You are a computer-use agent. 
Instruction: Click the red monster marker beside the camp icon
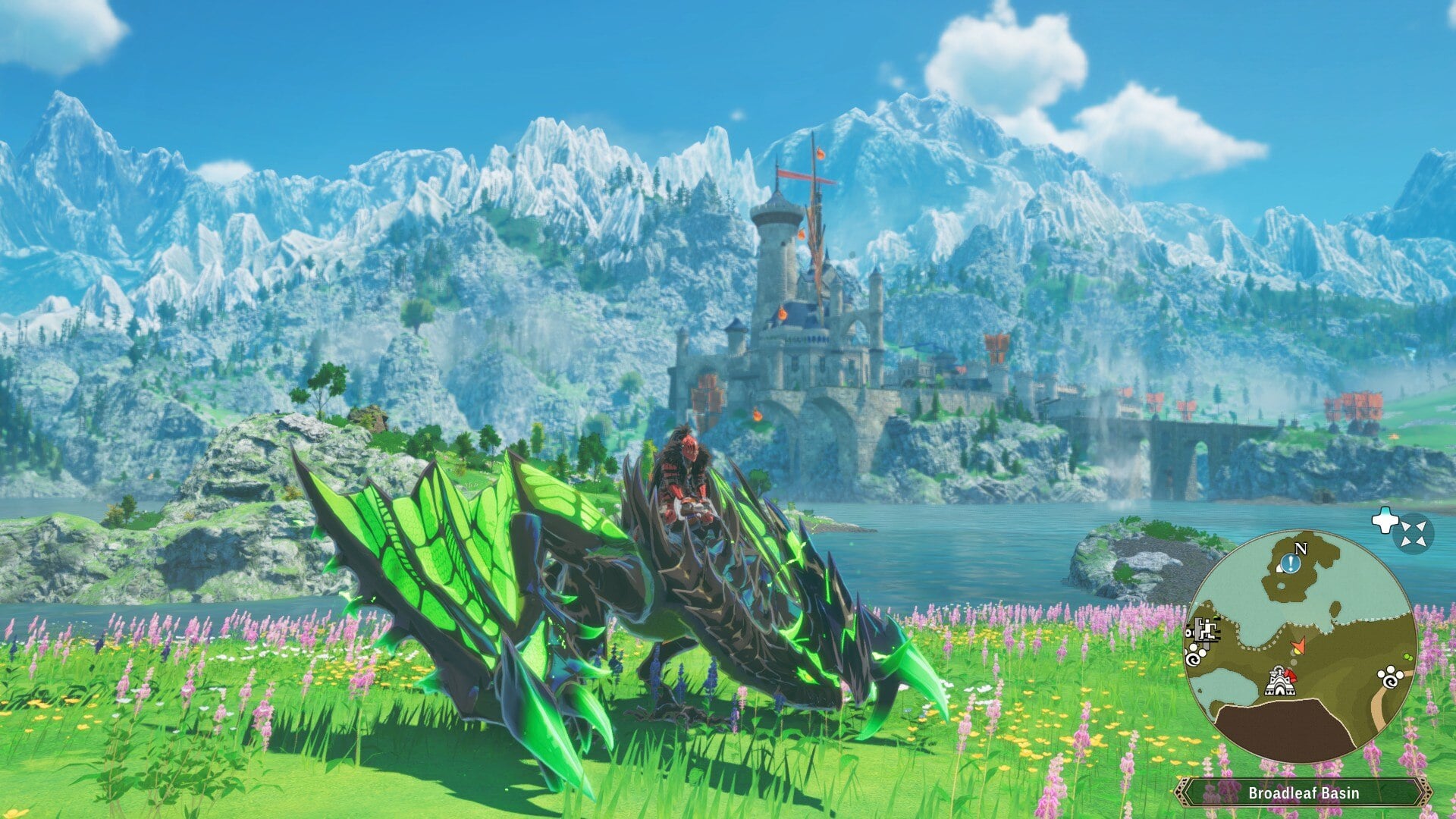pos(1291,675)
